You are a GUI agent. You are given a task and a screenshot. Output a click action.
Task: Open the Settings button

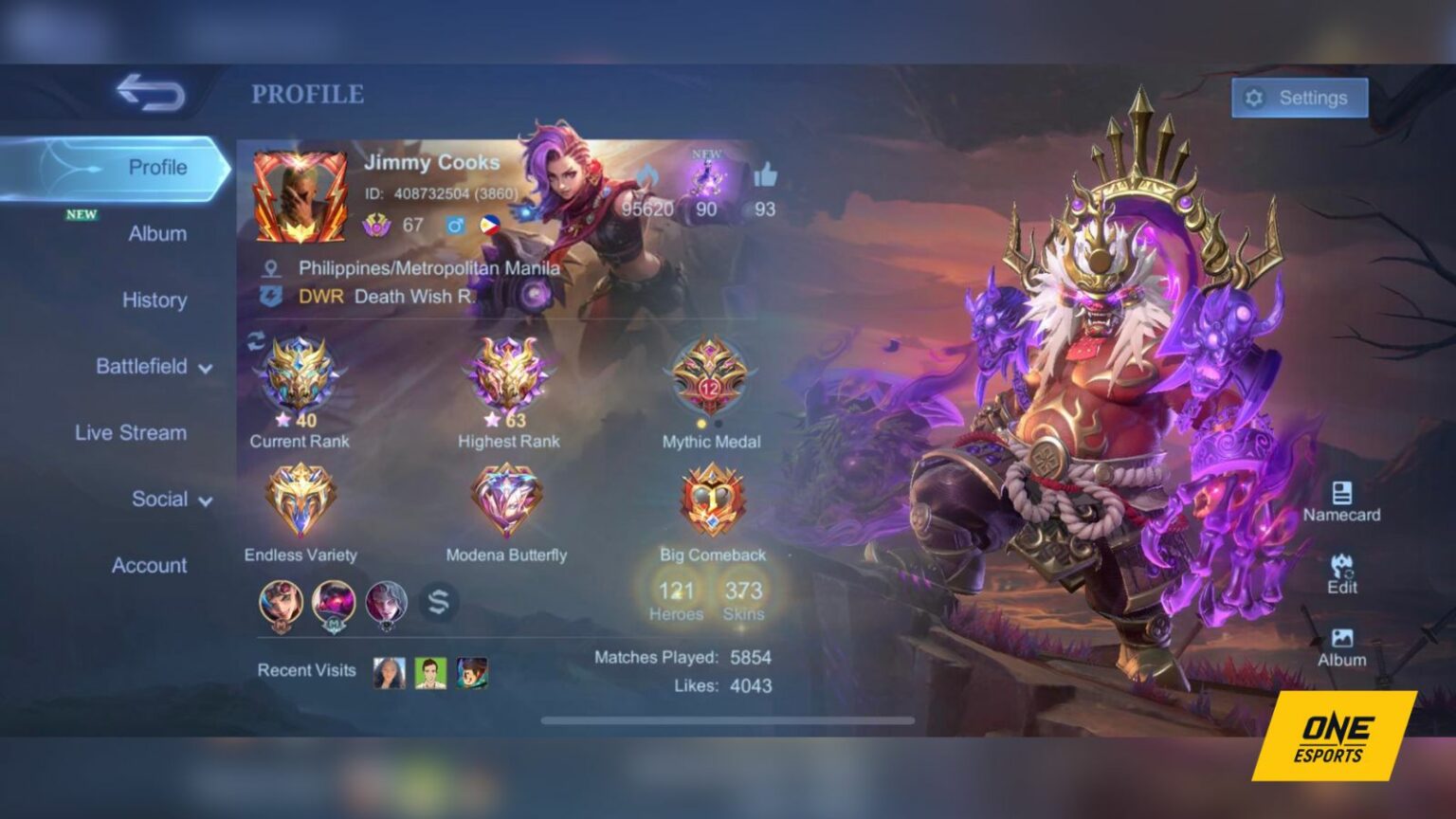pos(1298,98)
